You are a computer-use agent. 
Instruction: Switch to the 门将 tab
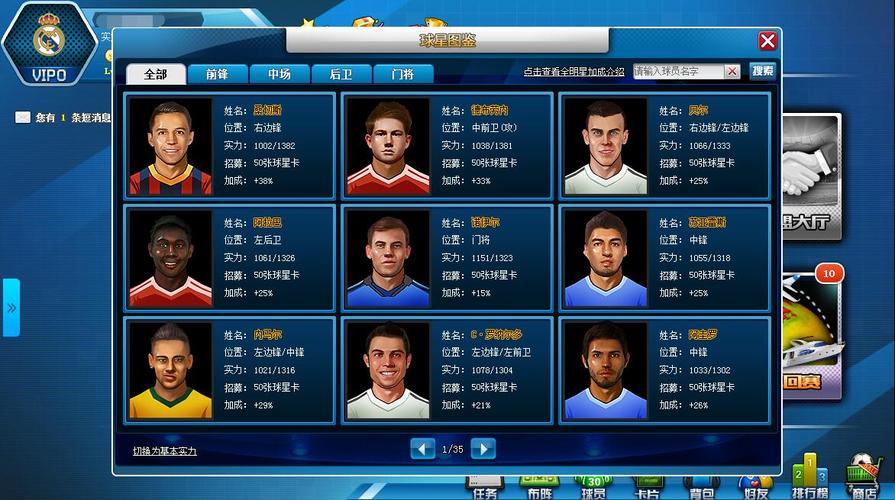(x=403, y=74)
